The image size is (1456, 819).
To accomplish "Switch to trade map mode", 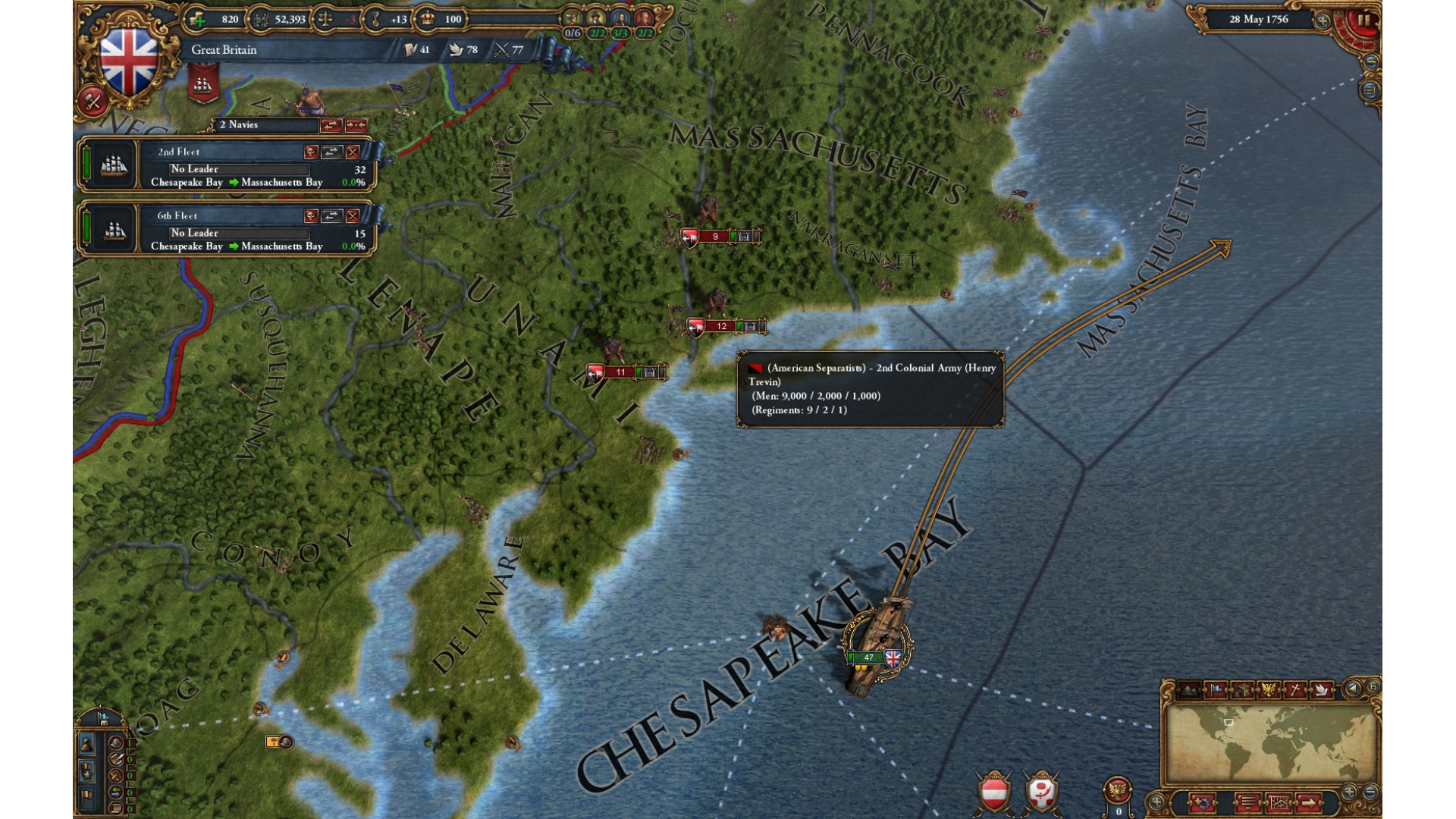I will pos(1242,690).
